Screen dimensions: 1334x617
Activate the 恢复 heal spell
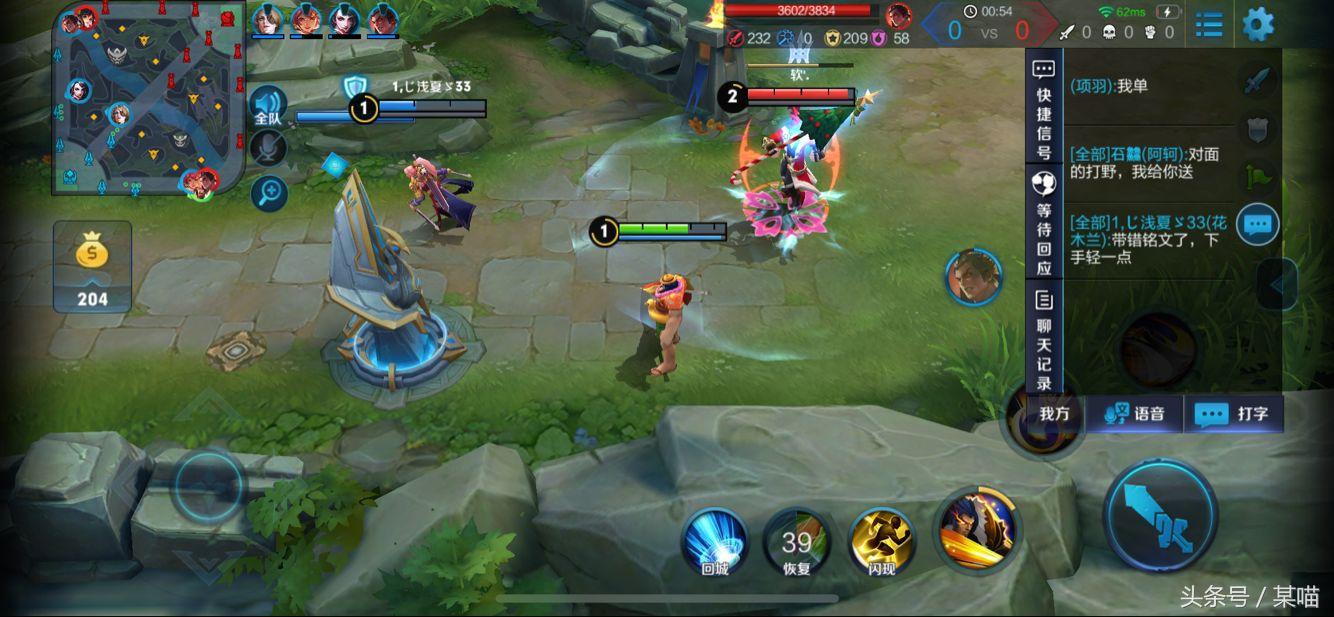tap(797, 544)
